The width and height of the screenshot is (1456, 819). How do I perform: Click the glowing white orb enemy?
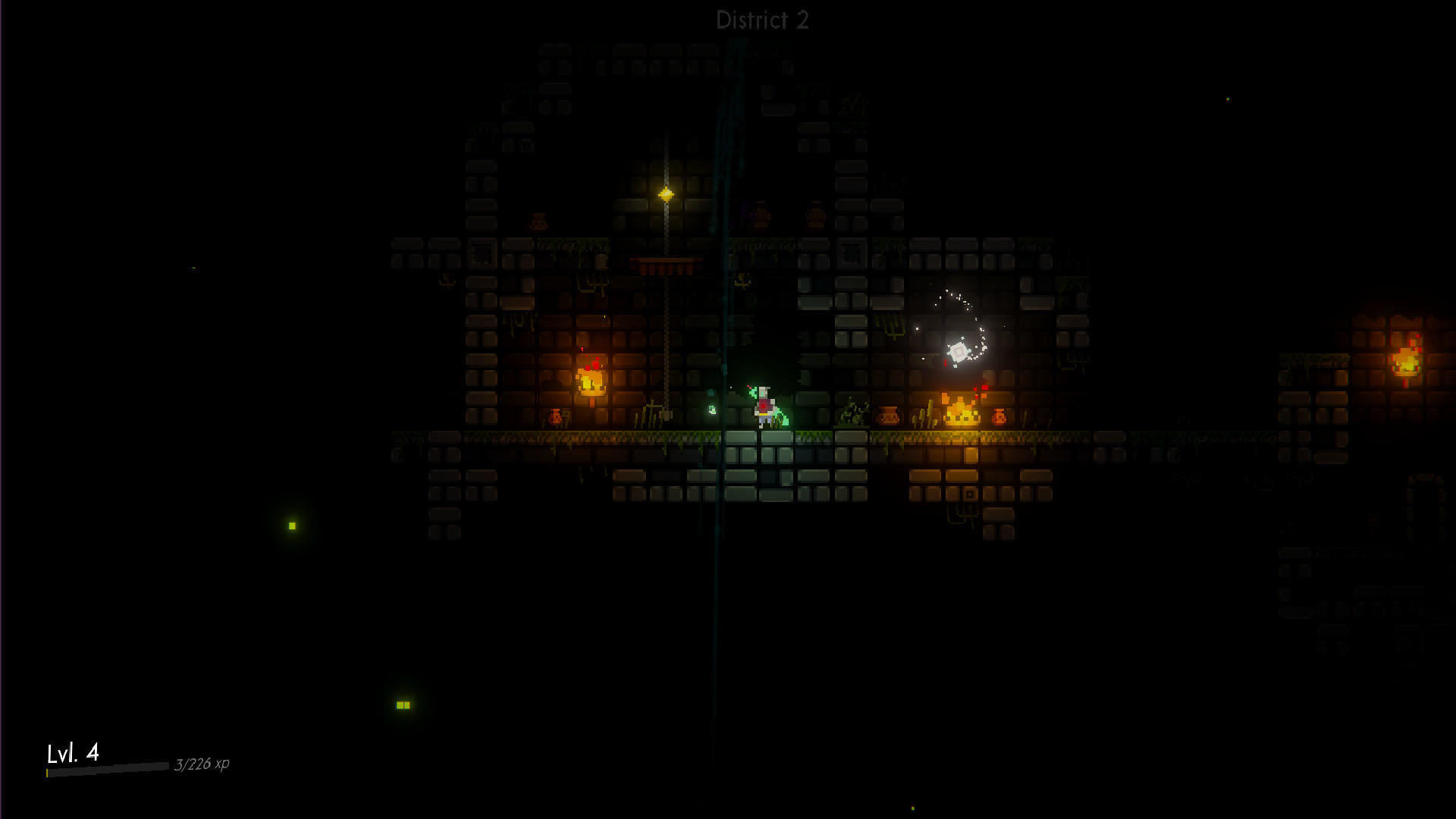(x=959, y=349)
